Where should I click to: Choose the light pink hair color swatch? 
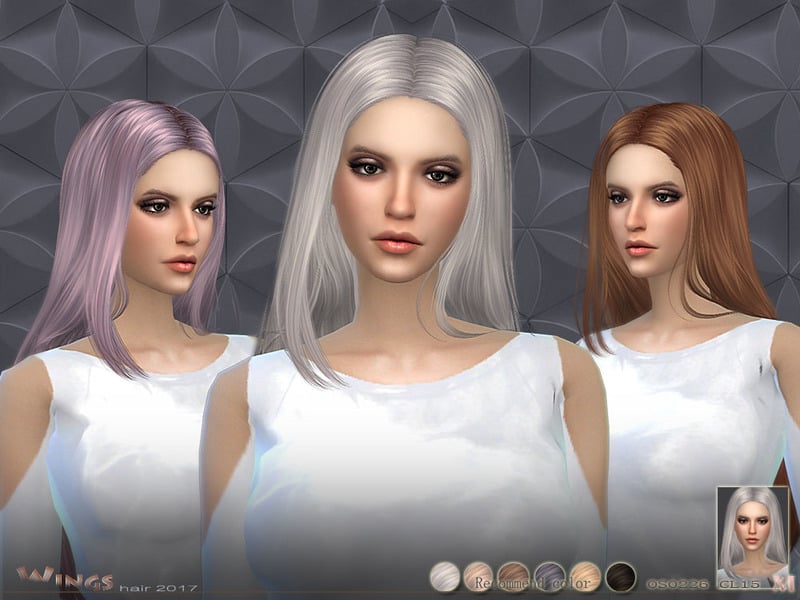[x=480, y=575]
